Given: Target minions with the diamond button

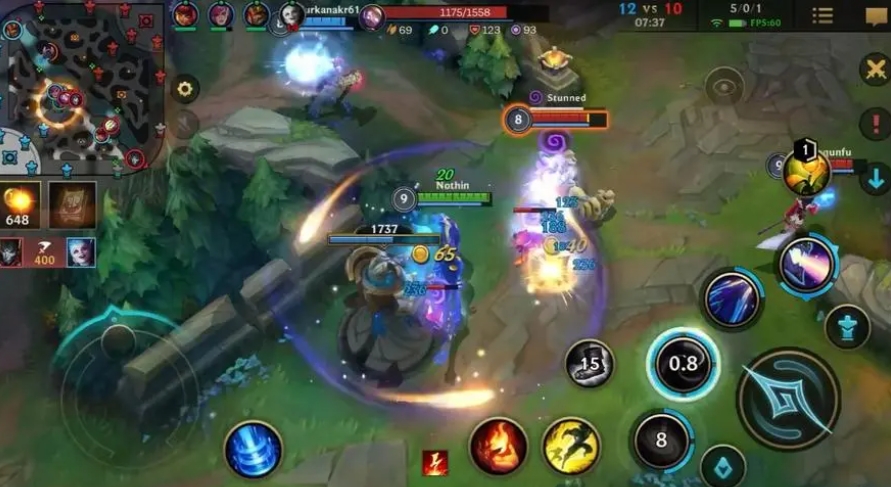Looking at the screenshot, I should (x=722, y=466).
